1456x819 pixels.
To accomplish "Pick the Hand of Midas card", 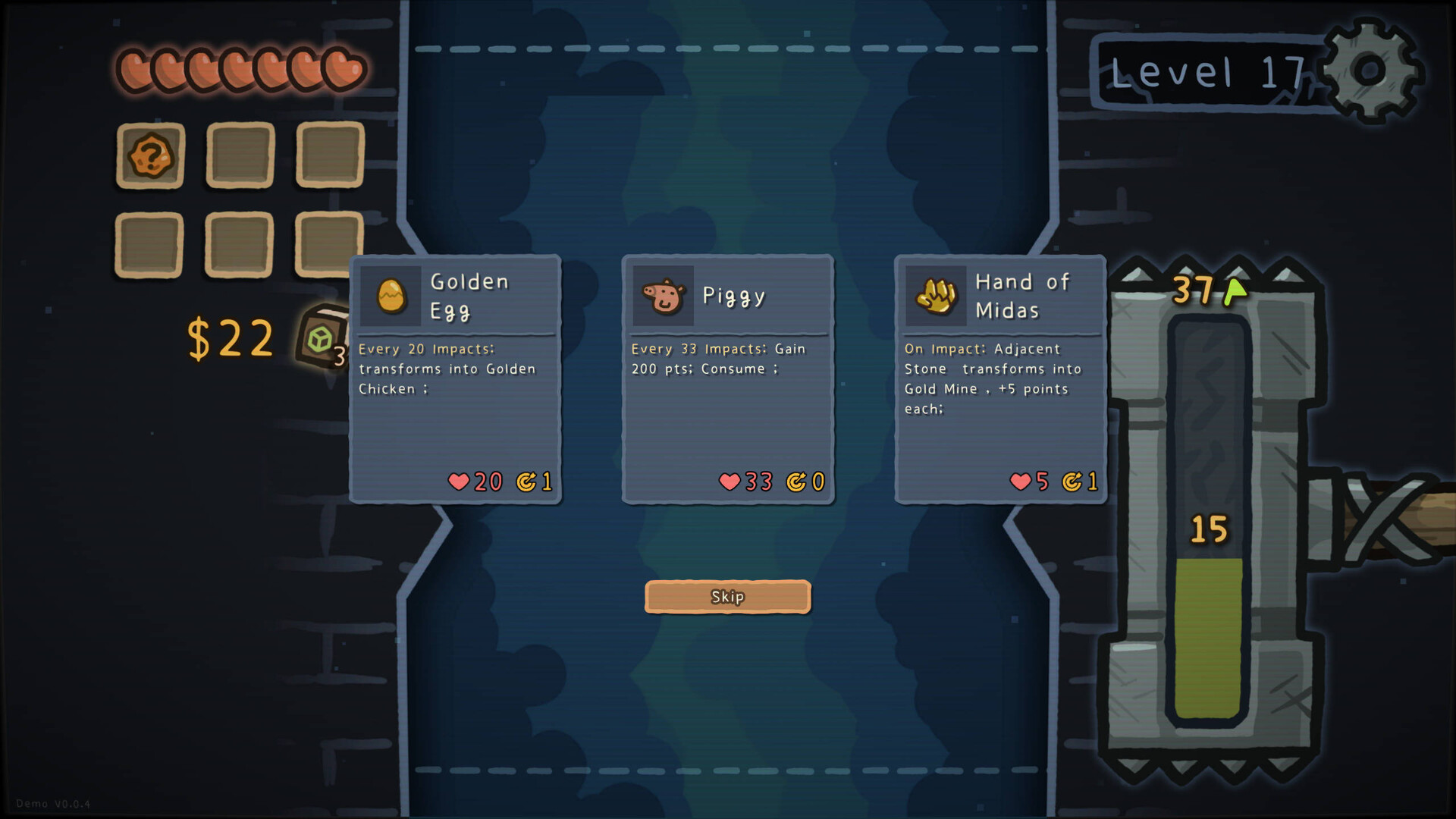I will click(x=999, y=379).
